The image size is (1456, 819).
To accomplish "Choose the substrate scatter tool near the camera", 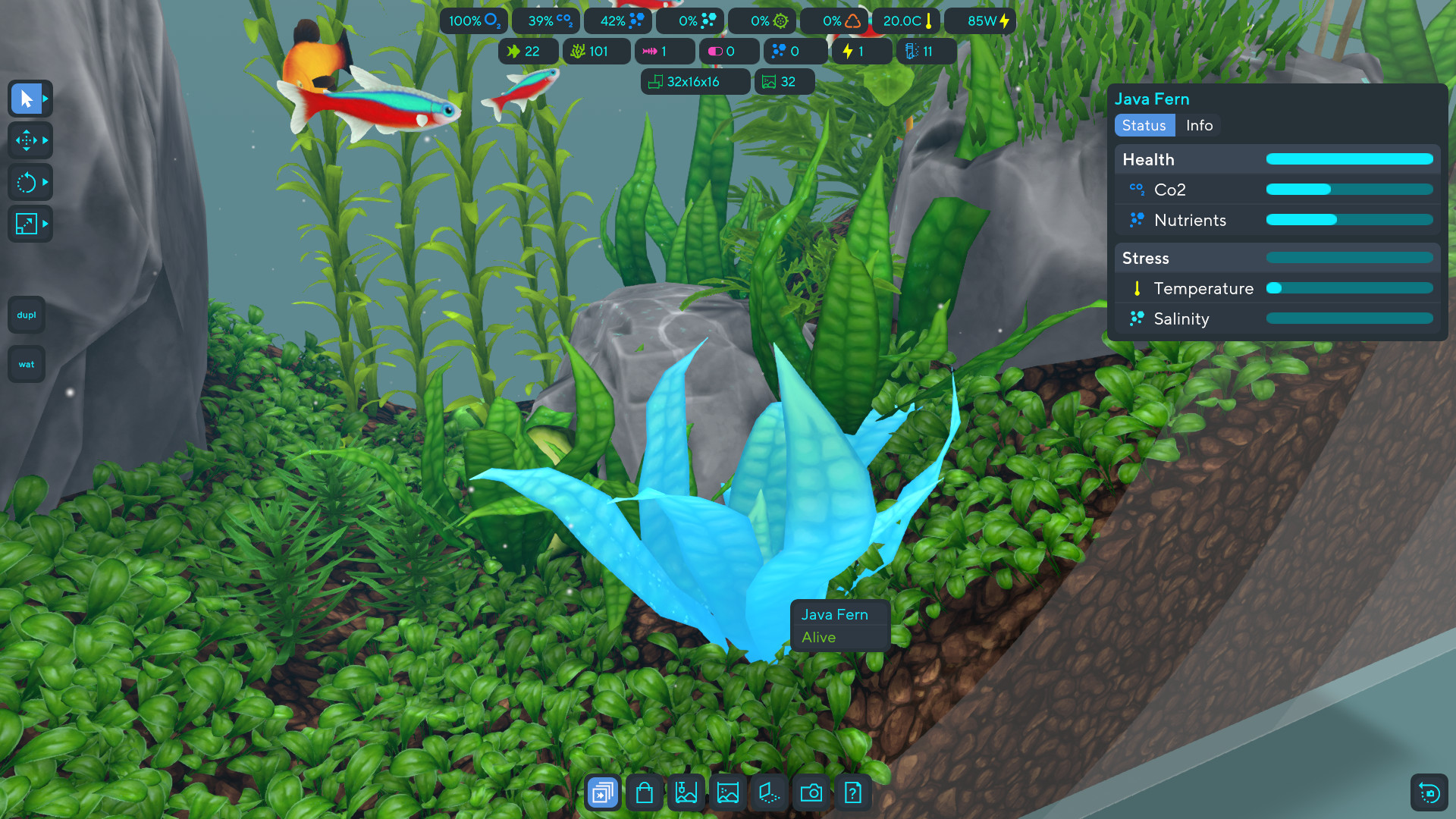I will click(x=768, y=792).
